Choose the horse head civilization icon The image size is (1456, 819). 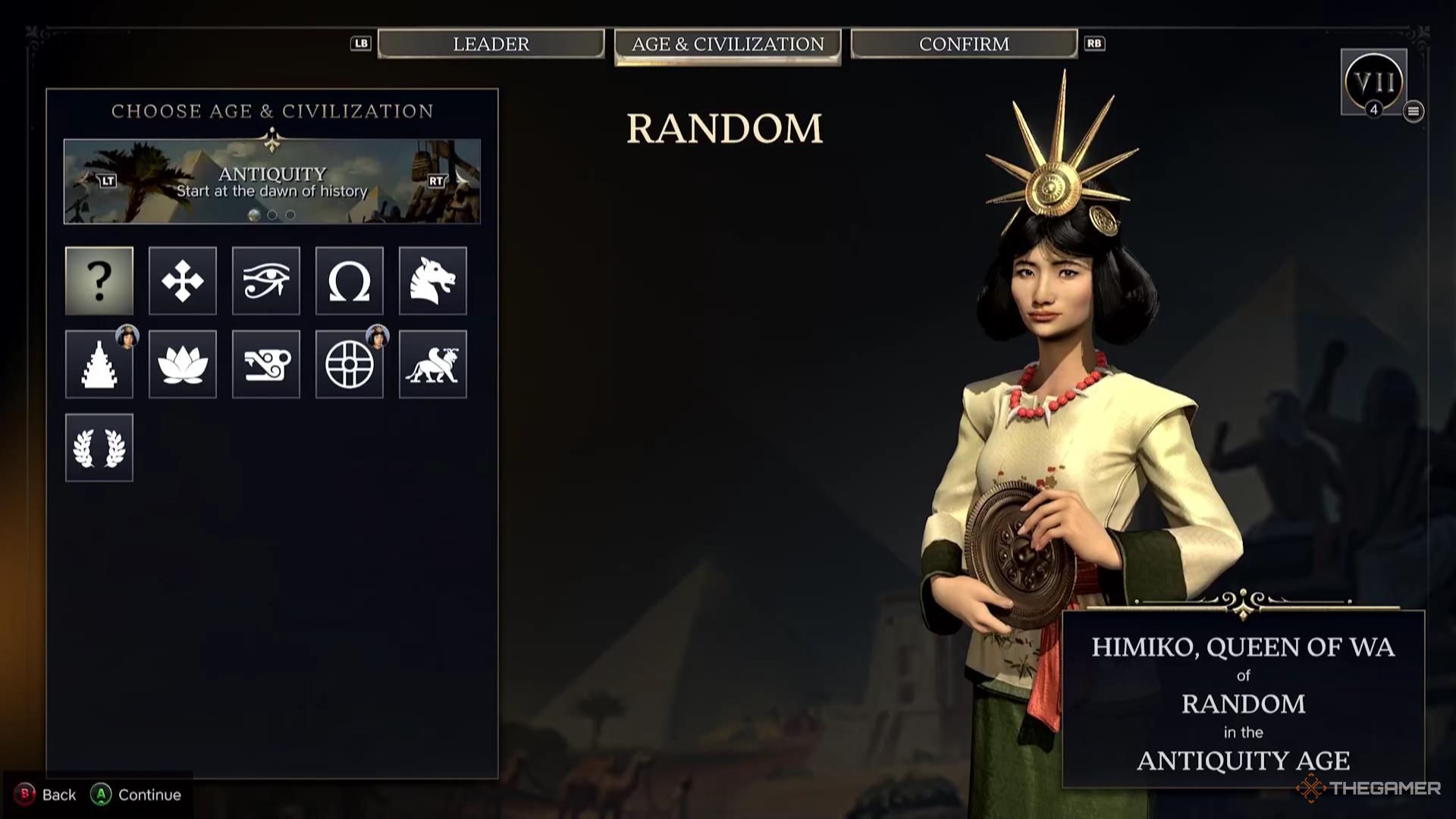click(433, 281)
